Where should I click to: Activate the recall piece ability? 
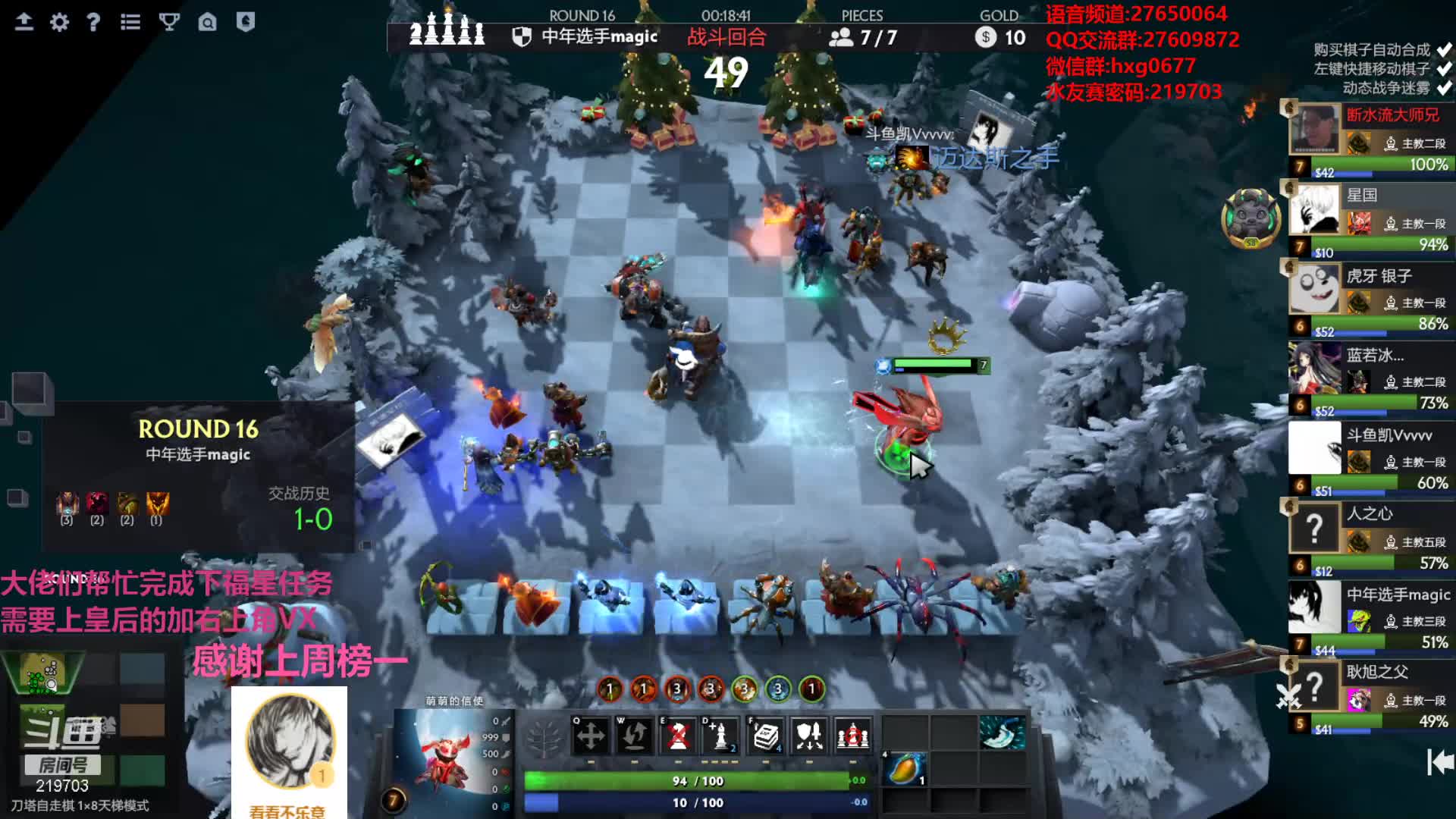tap(635, 735)
